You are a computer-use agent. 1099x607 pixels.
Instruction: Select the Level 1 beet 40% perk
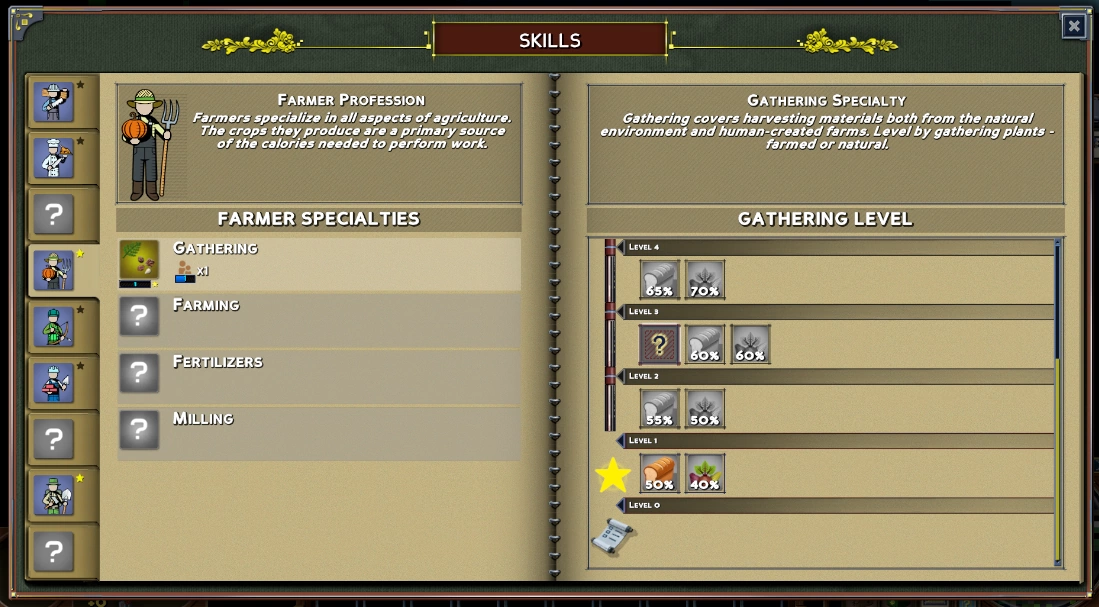705,474
